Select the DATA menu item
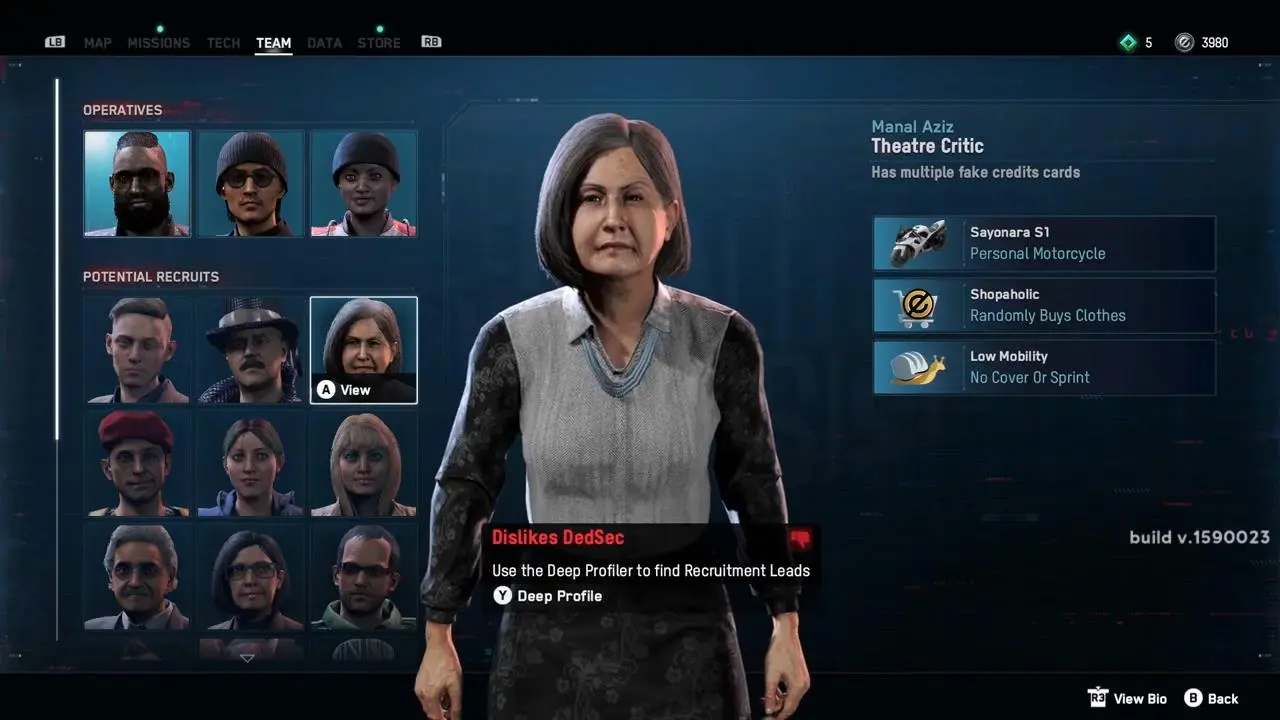1280x720 pixels. (x=325, y=43)
